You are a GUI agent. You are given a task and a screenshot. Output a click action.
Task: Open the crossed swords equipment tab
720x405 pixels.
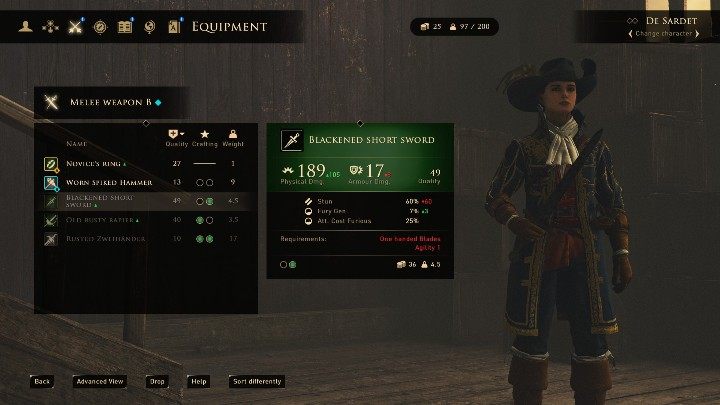point(75,26)
